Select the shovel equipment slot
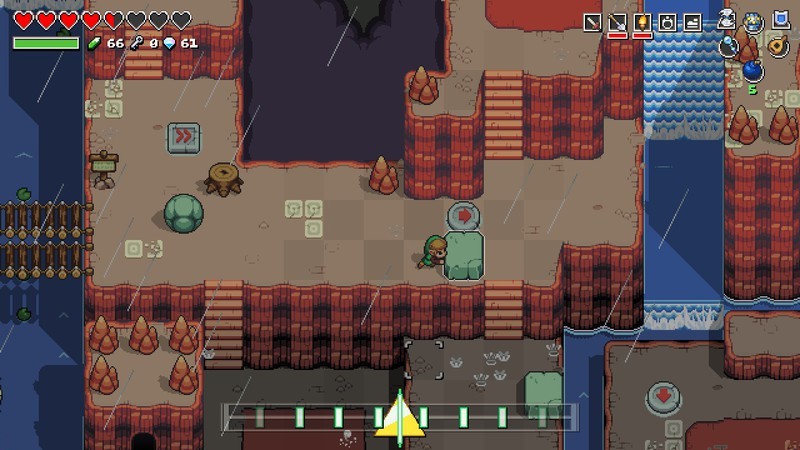Image resolution: width=800 pixels, height=450 pixels. click(x=618, y=22)
